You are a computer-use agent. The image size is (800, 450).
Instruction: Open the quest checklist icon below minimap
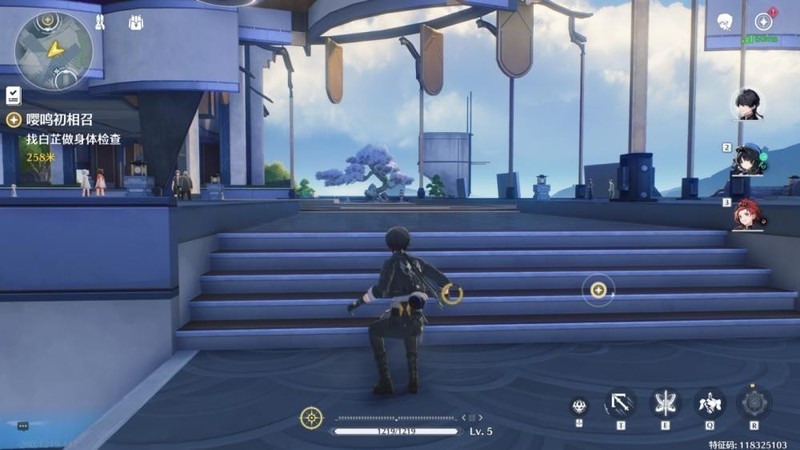point(14,95)
